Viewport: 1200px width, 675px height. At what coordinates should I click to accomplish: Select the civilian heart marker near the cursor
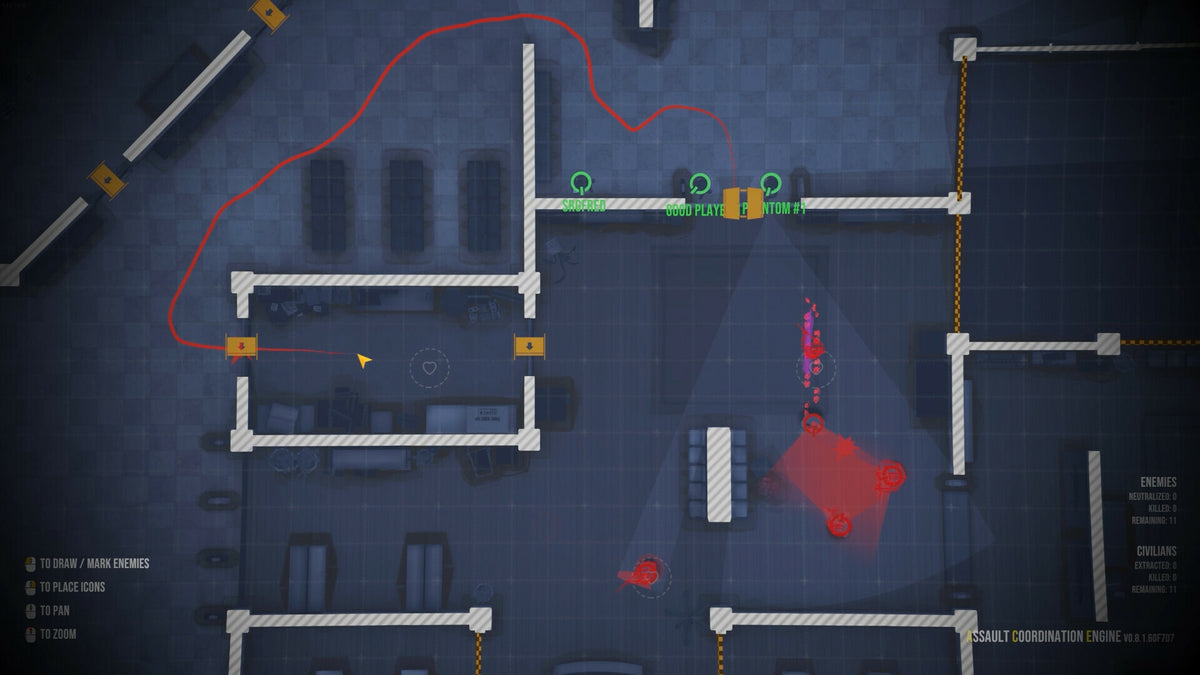coord(430,368)
